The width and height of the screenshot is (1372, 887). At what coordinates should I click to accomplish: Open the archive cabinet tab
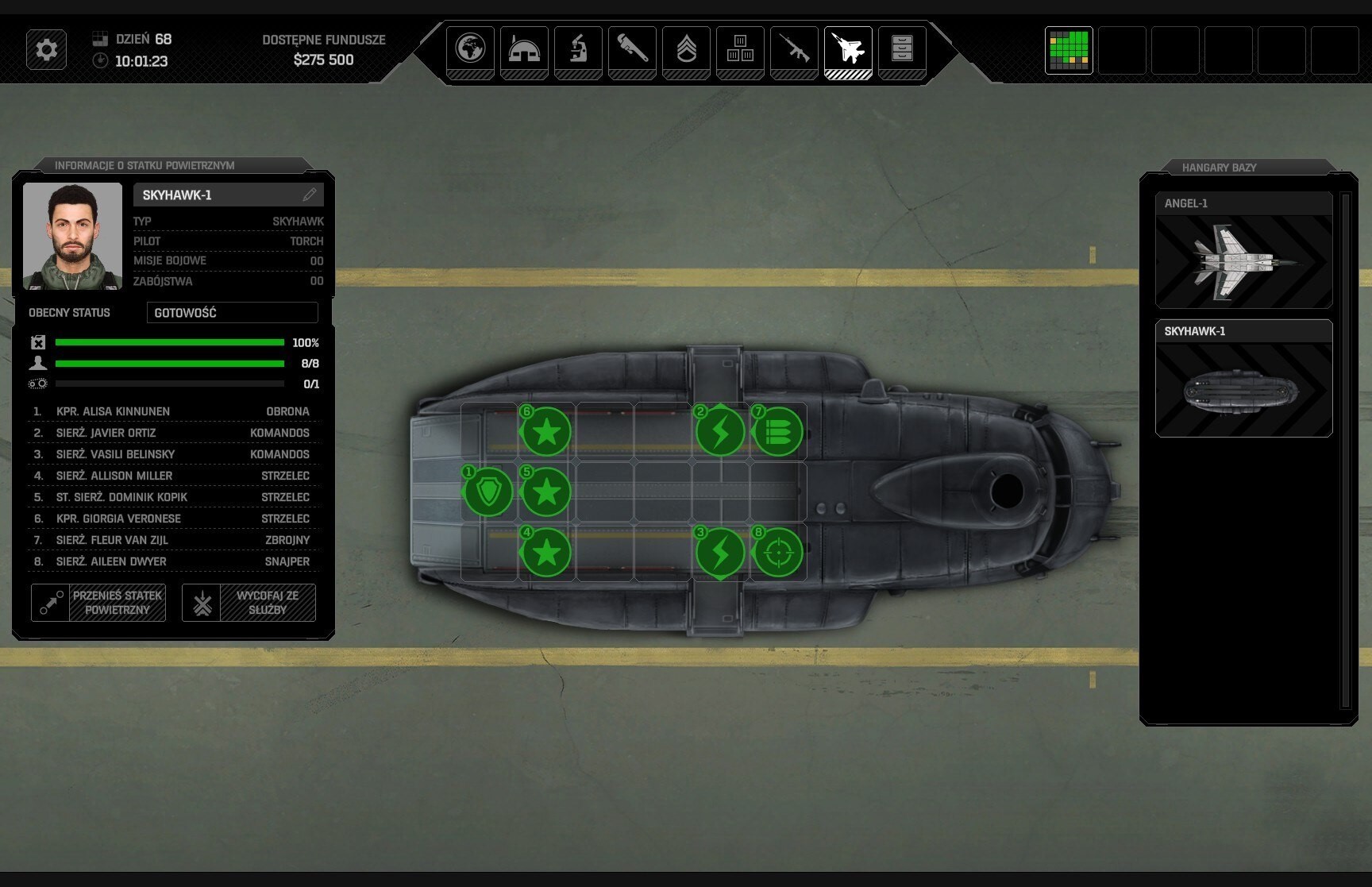click(902, 49)
